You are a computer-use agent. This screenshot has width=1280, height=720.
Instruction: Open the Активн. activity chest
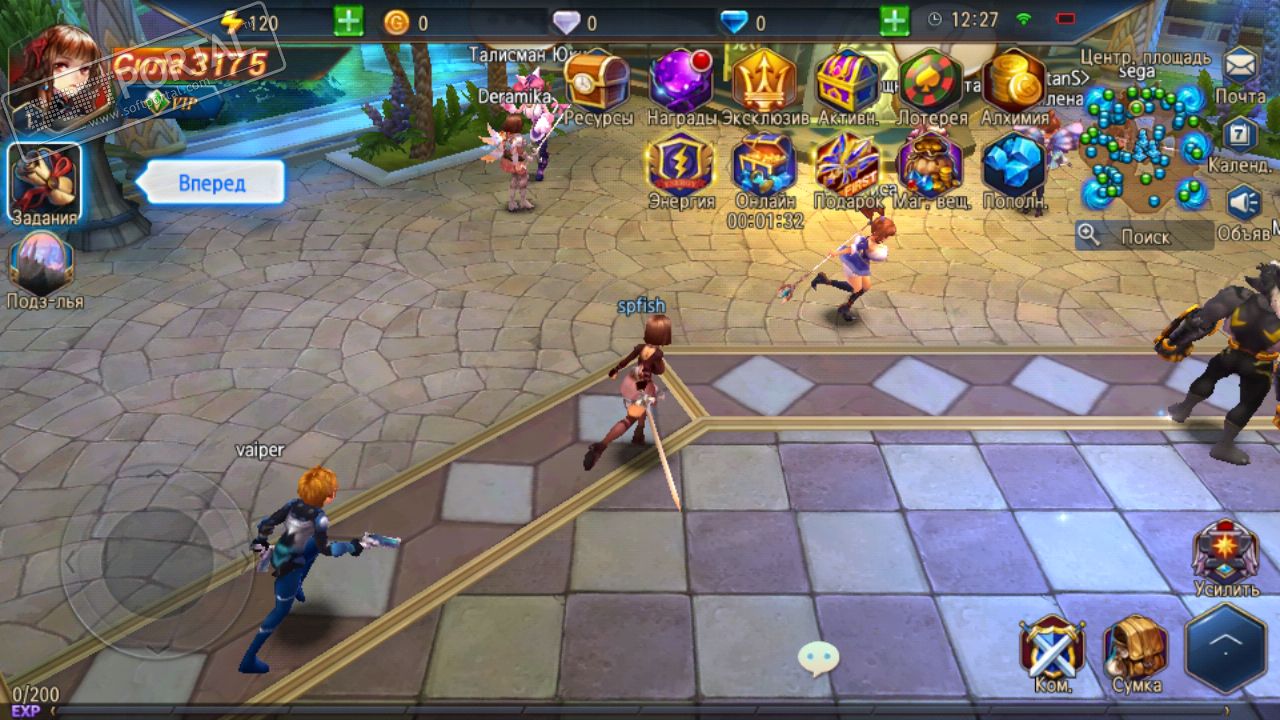[848, 83]
